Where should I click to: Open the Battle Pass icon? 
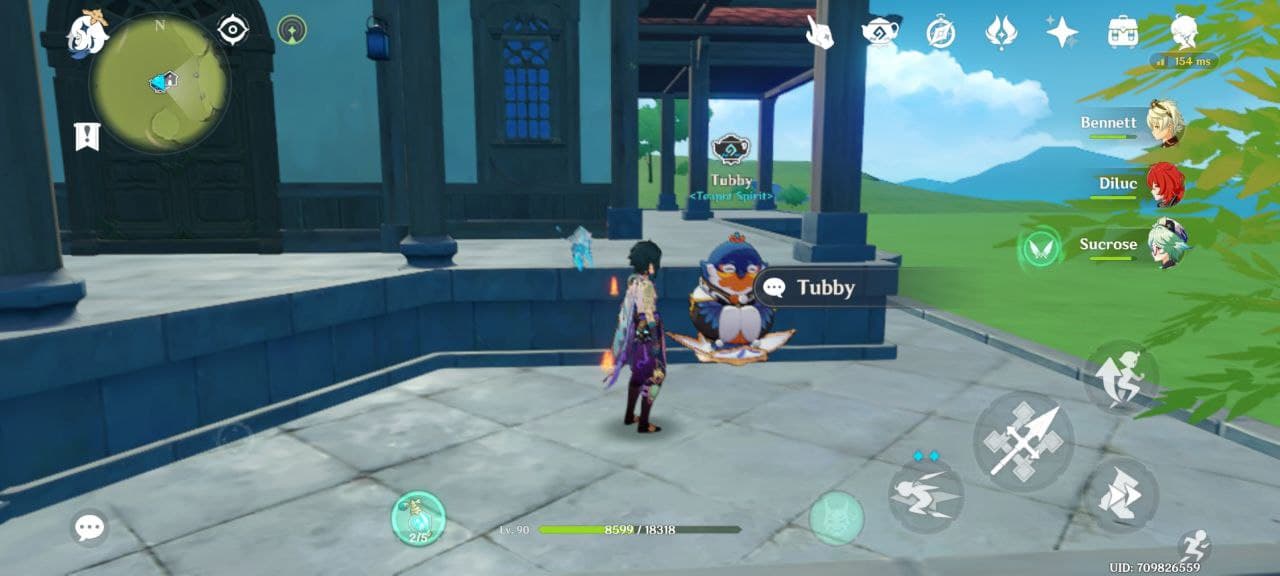1001,32
